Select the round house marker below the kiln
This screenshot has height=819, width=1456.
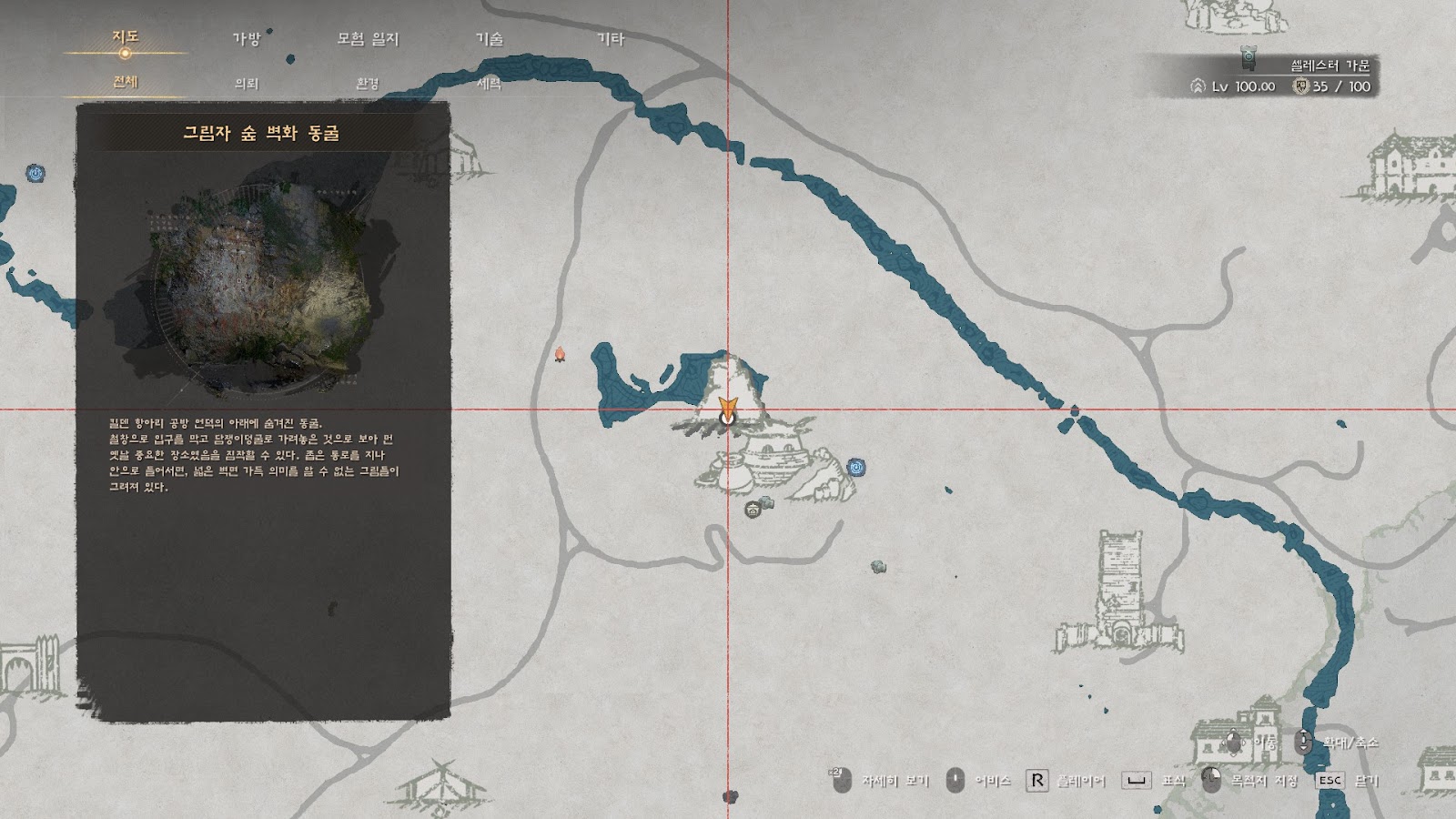(x=752, y=510)
